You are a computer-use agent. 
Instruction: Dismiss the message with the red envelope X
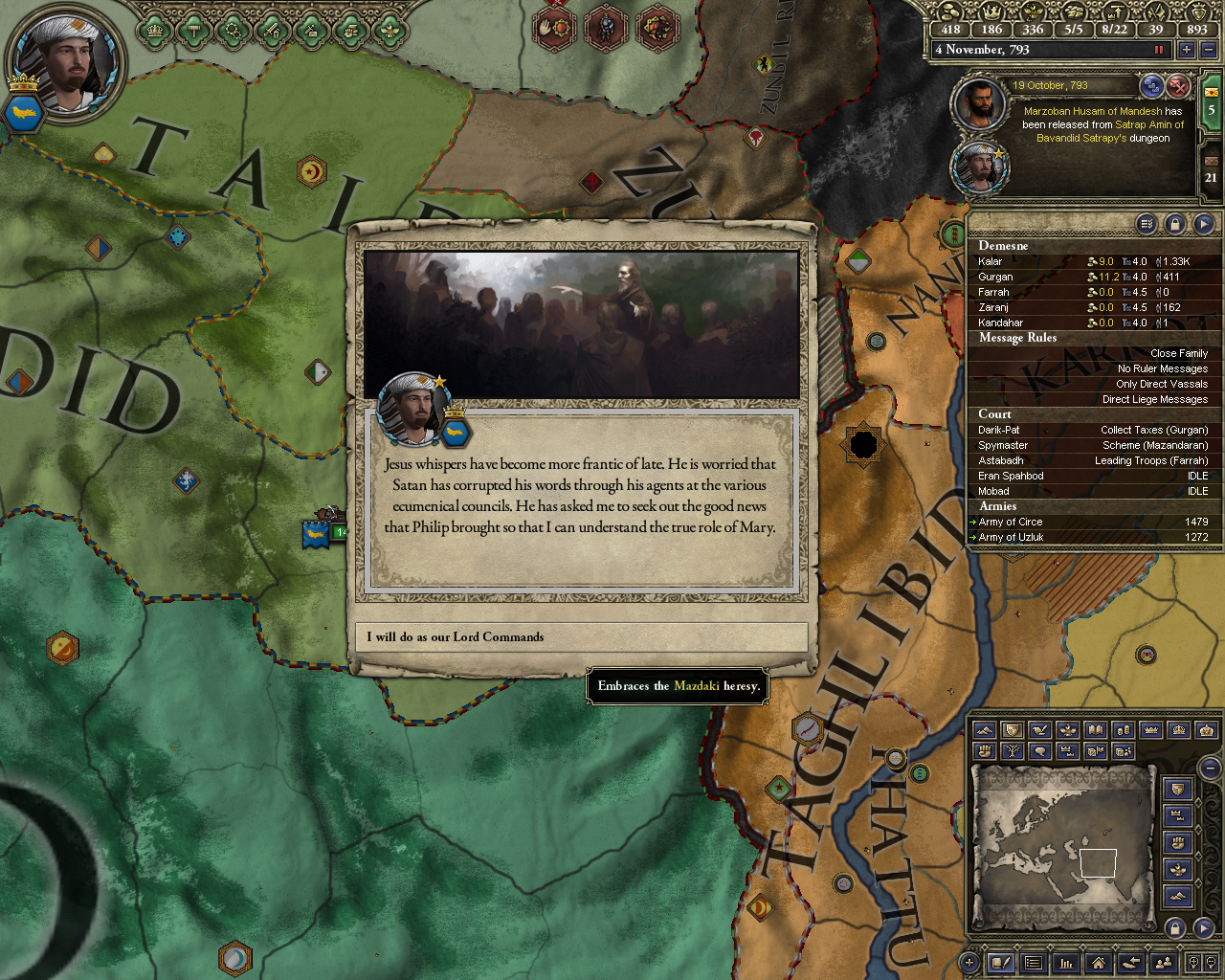pyautogui.click(x=1178, y=87)
